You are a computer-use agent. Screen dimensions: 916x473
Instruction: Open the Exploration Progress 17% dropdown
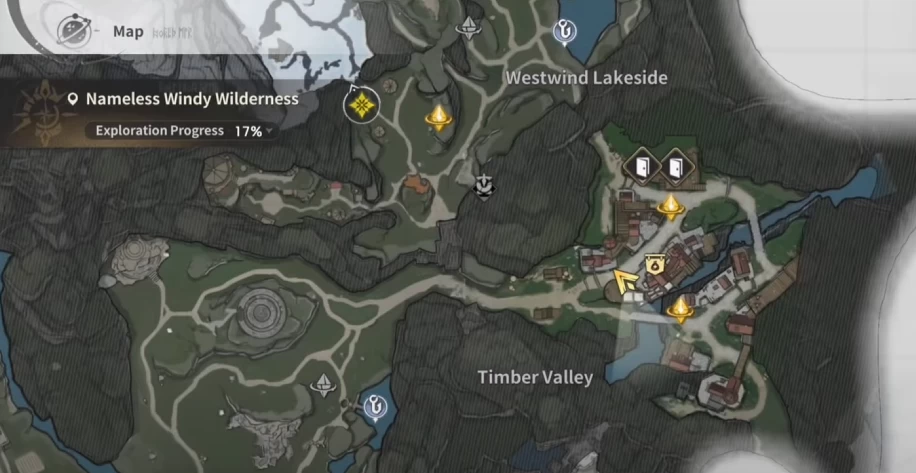tap(184, 131)
